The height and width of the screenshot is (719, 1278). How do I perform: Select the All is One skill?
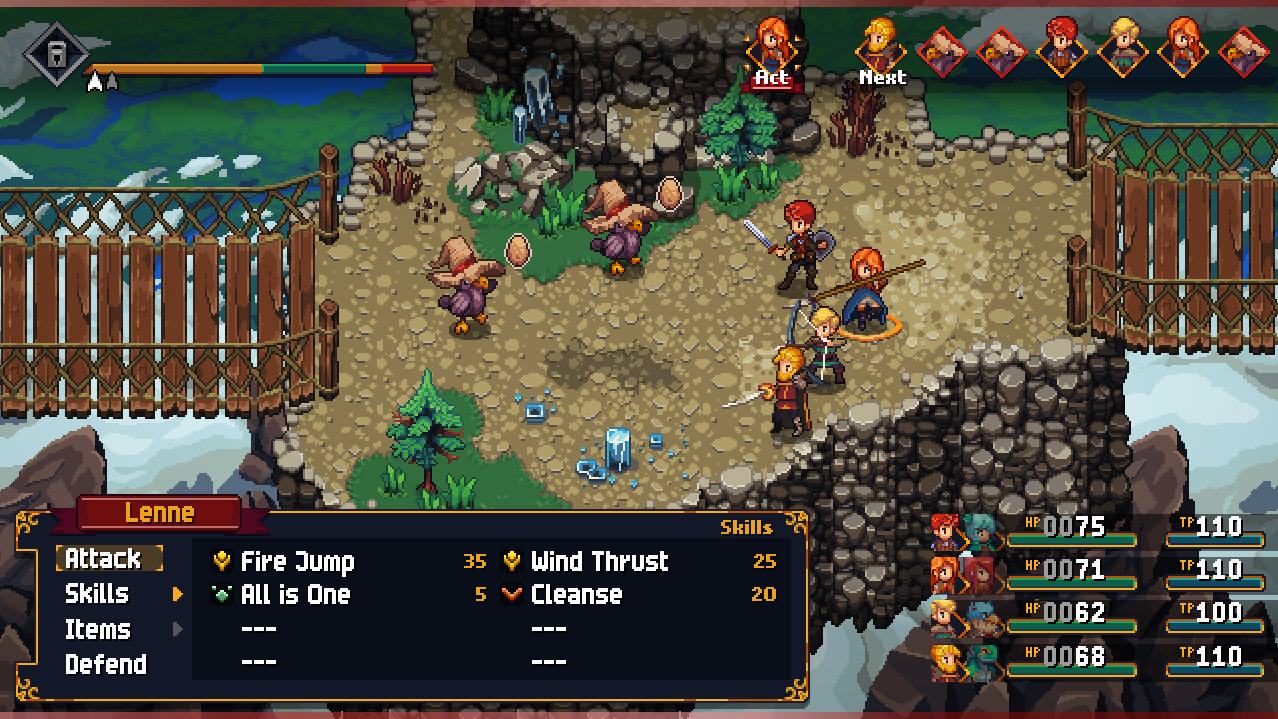coord(295,595)
